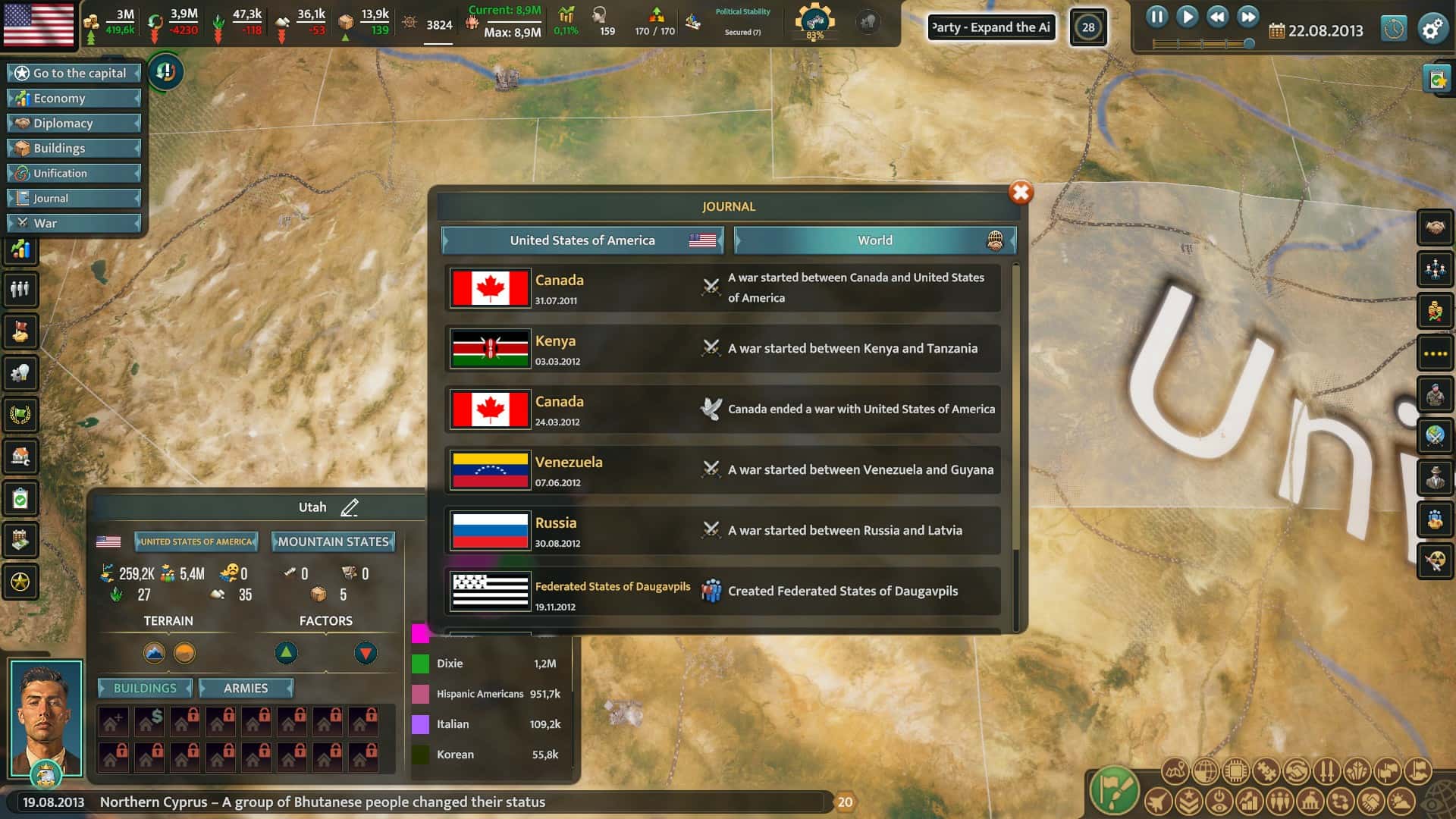This screenshot has width=1456, height=819.
Task: Adjust the game speed slider
Action: point(1250,42)
